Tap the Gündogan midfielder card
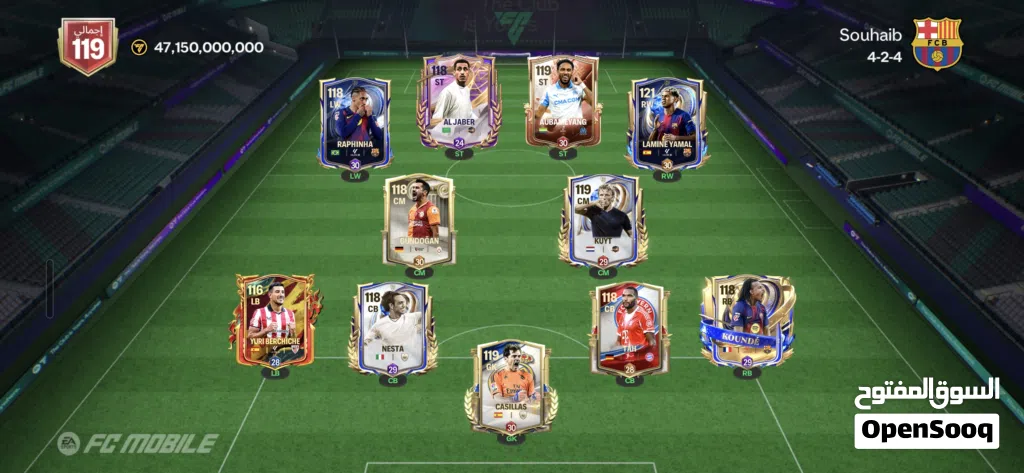 coord(419,220)
